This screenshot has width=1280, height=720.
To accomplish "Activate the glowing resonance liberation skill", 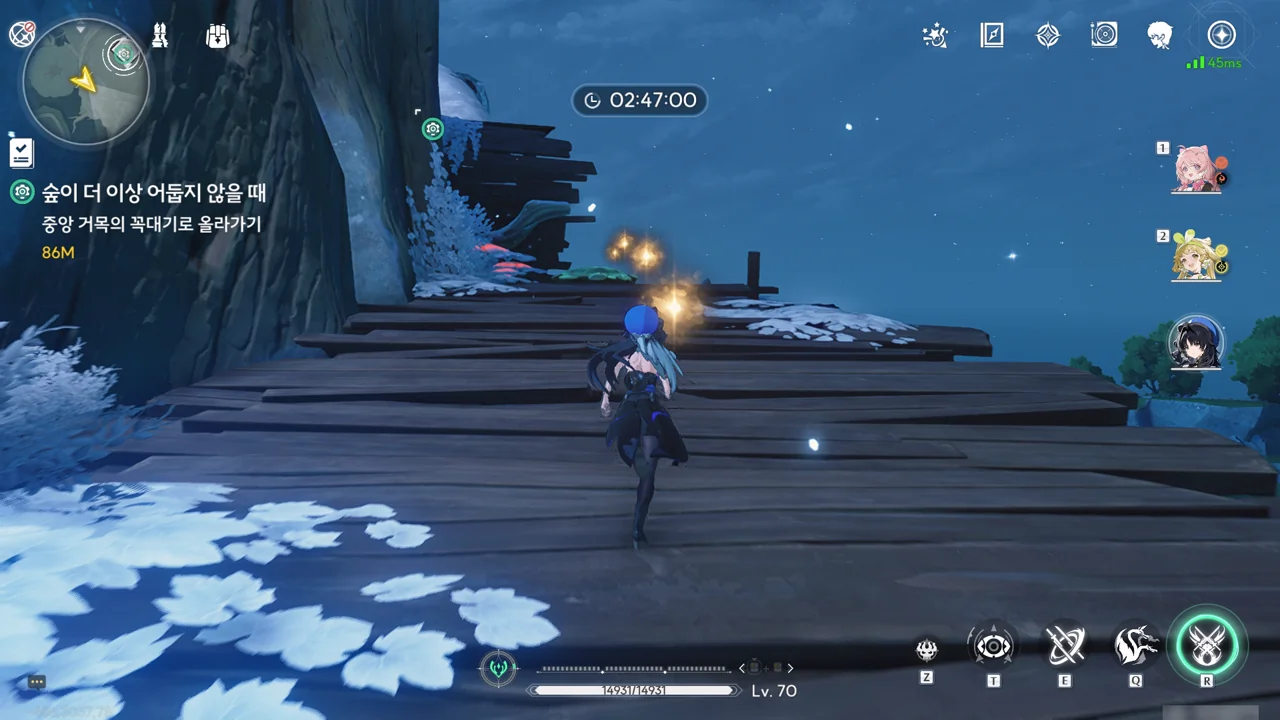I will click(1207, 645).
